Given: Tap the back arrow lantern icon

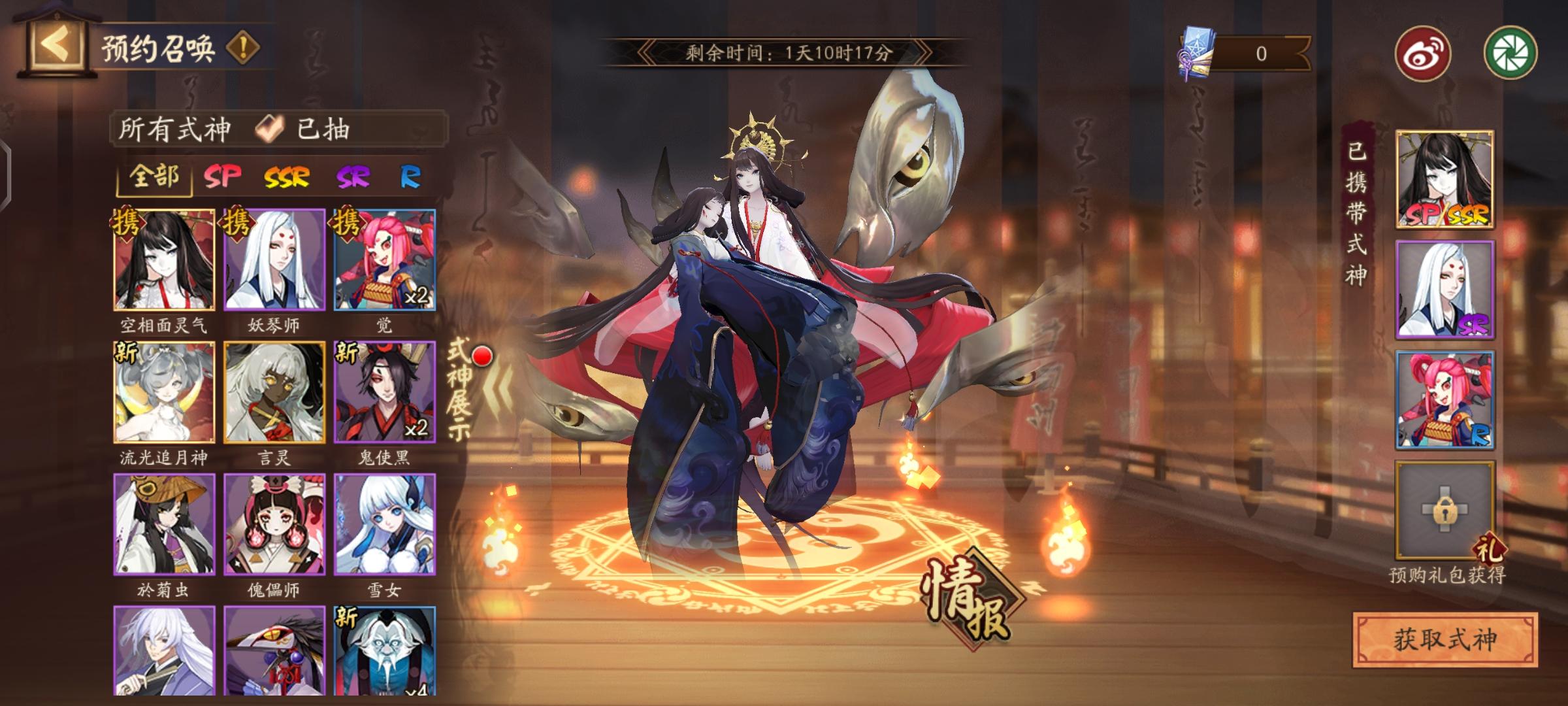Looking at the screenshot, I should 57,46.
